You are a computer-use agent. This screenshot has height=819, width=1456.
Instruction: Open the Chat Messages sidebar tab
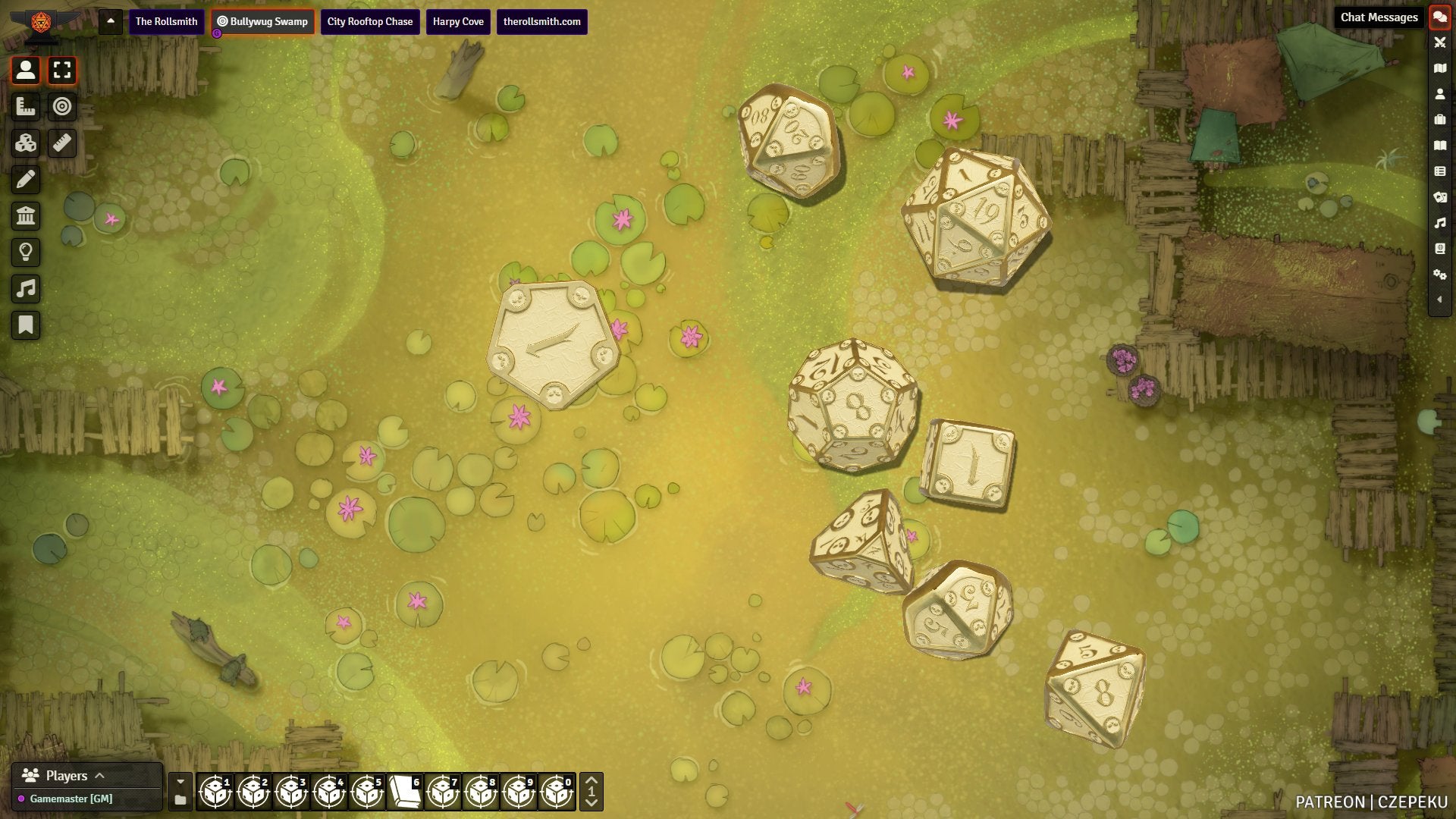(x=1439, y=17)
